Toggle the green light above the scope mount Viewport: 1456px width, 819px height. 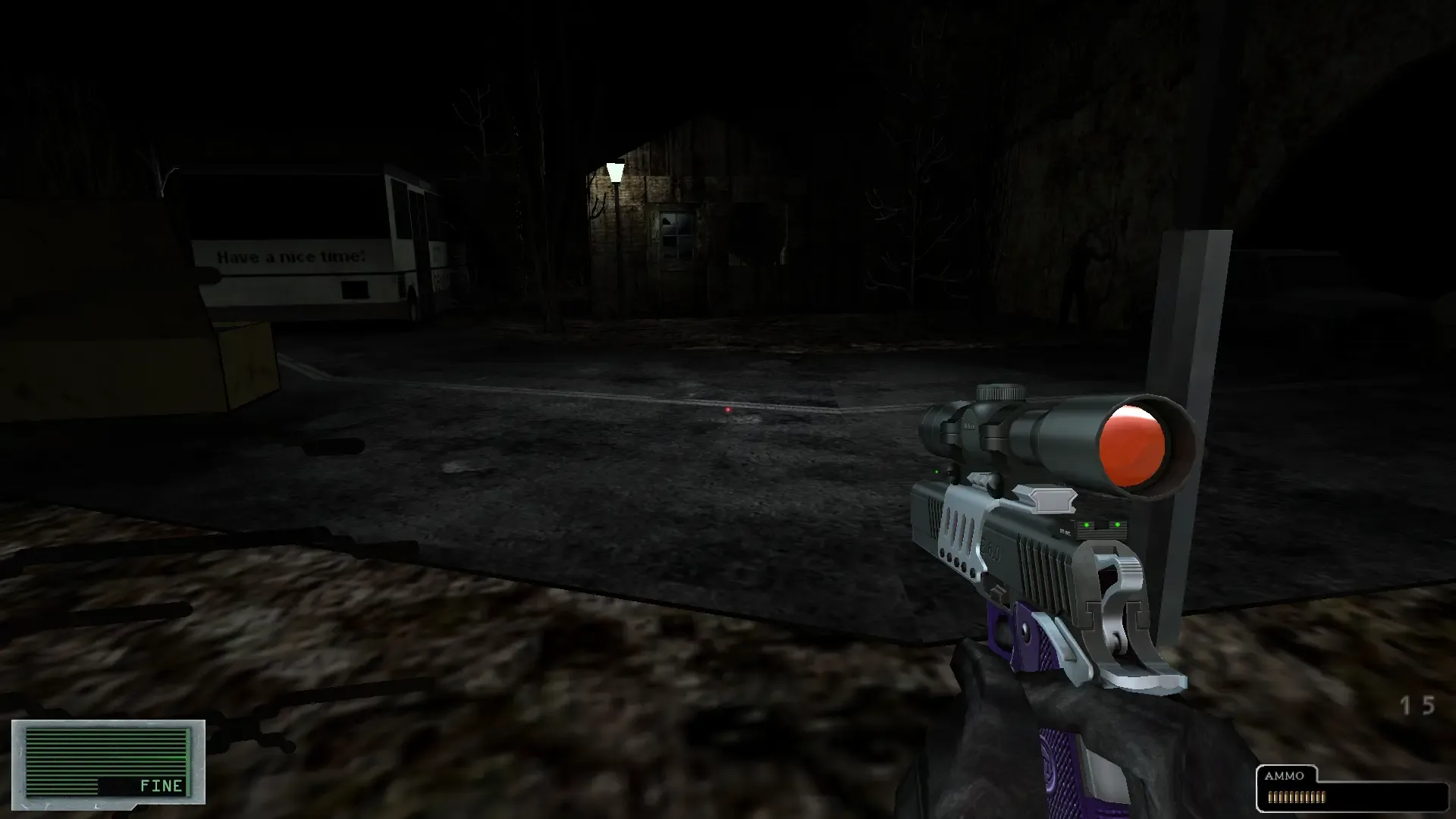(x=937, y=471)
